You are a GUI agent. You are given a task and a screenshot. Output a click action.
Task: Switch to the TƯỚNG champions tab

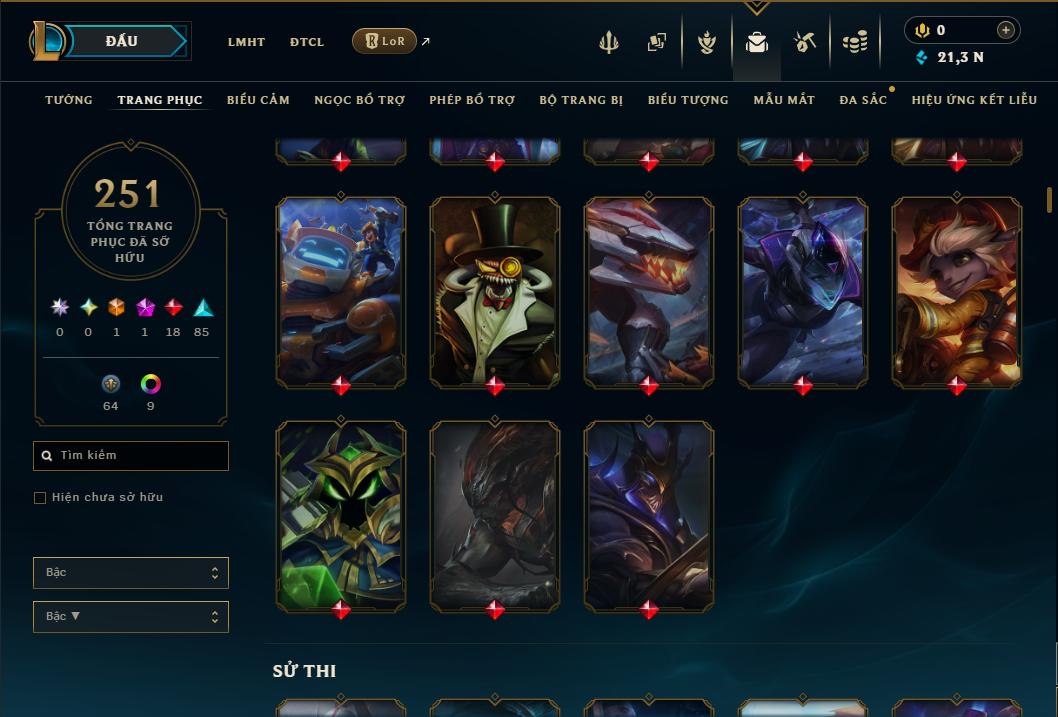69,100
